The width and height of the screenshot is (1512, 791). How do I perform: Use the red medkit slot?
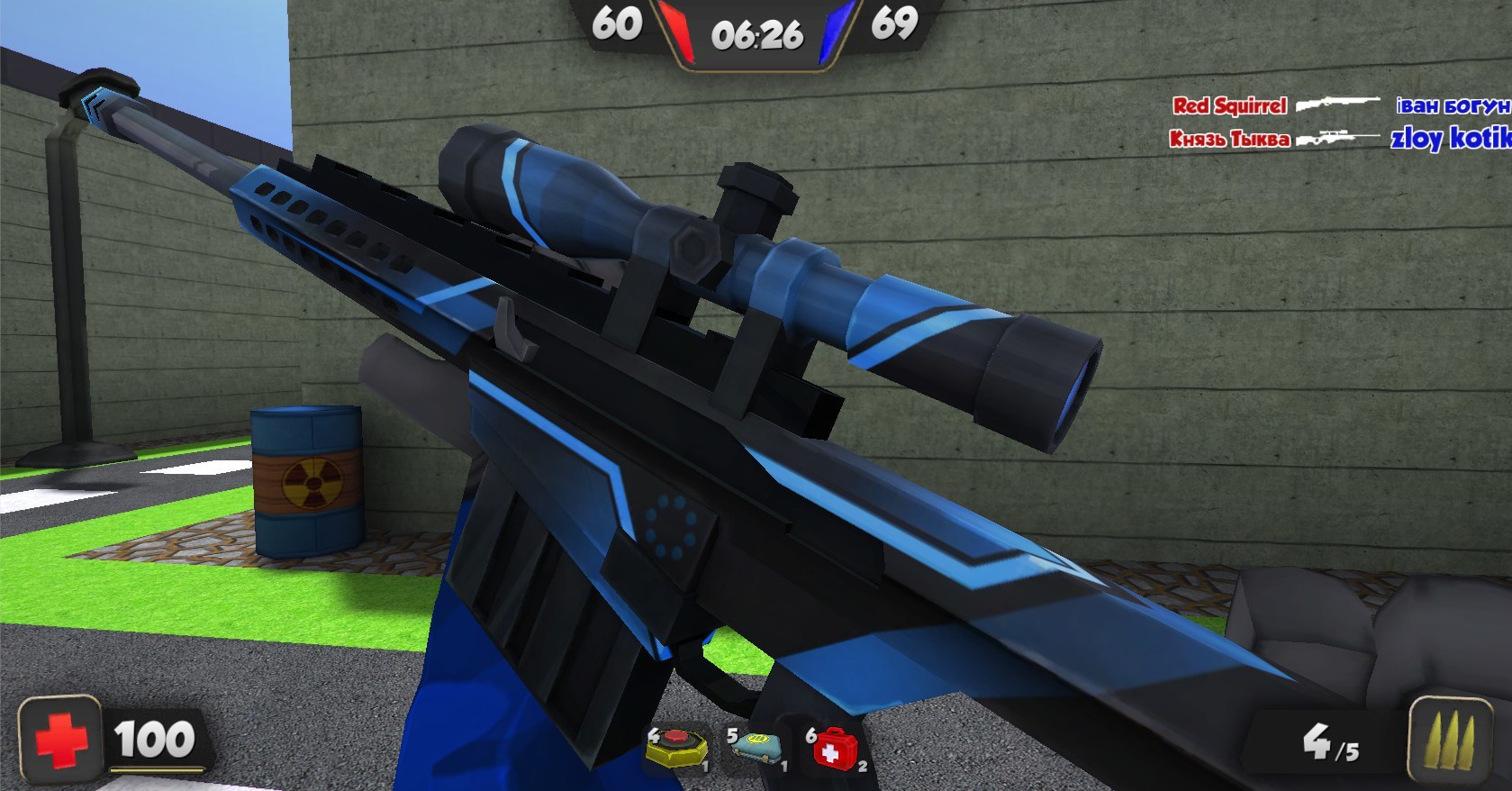point(835,750)
